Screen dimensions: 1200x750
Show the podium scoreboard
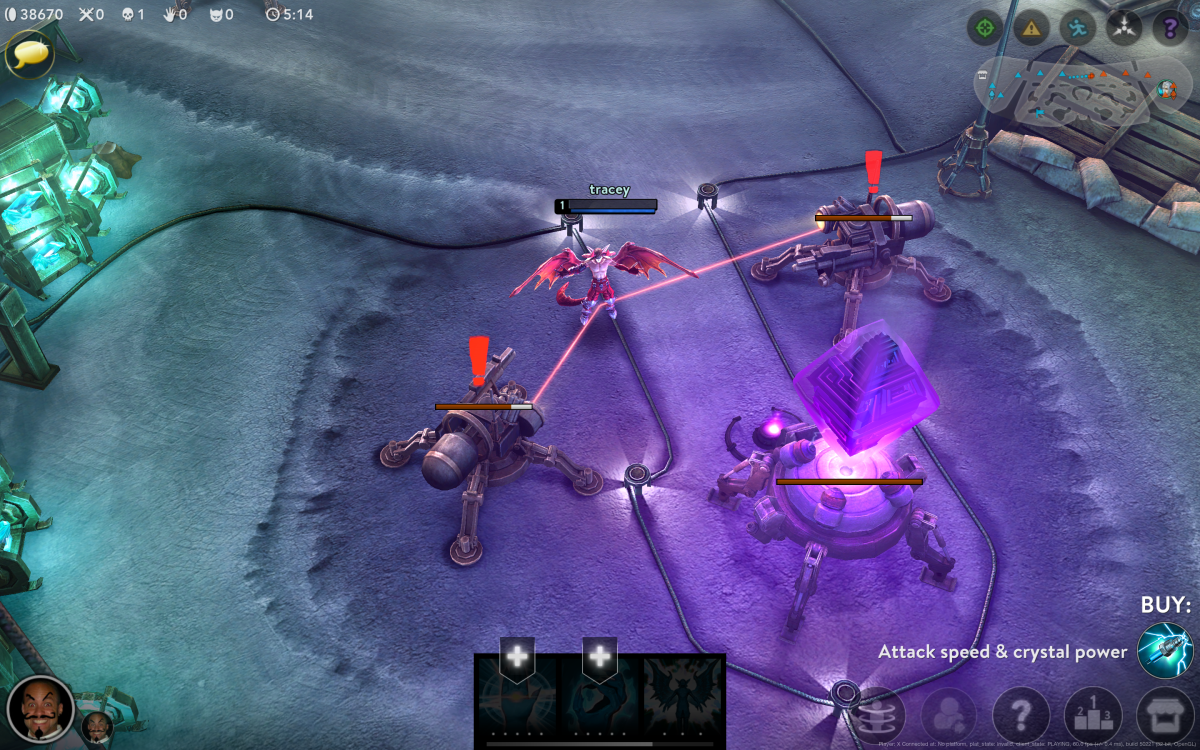coord(1093,715)
